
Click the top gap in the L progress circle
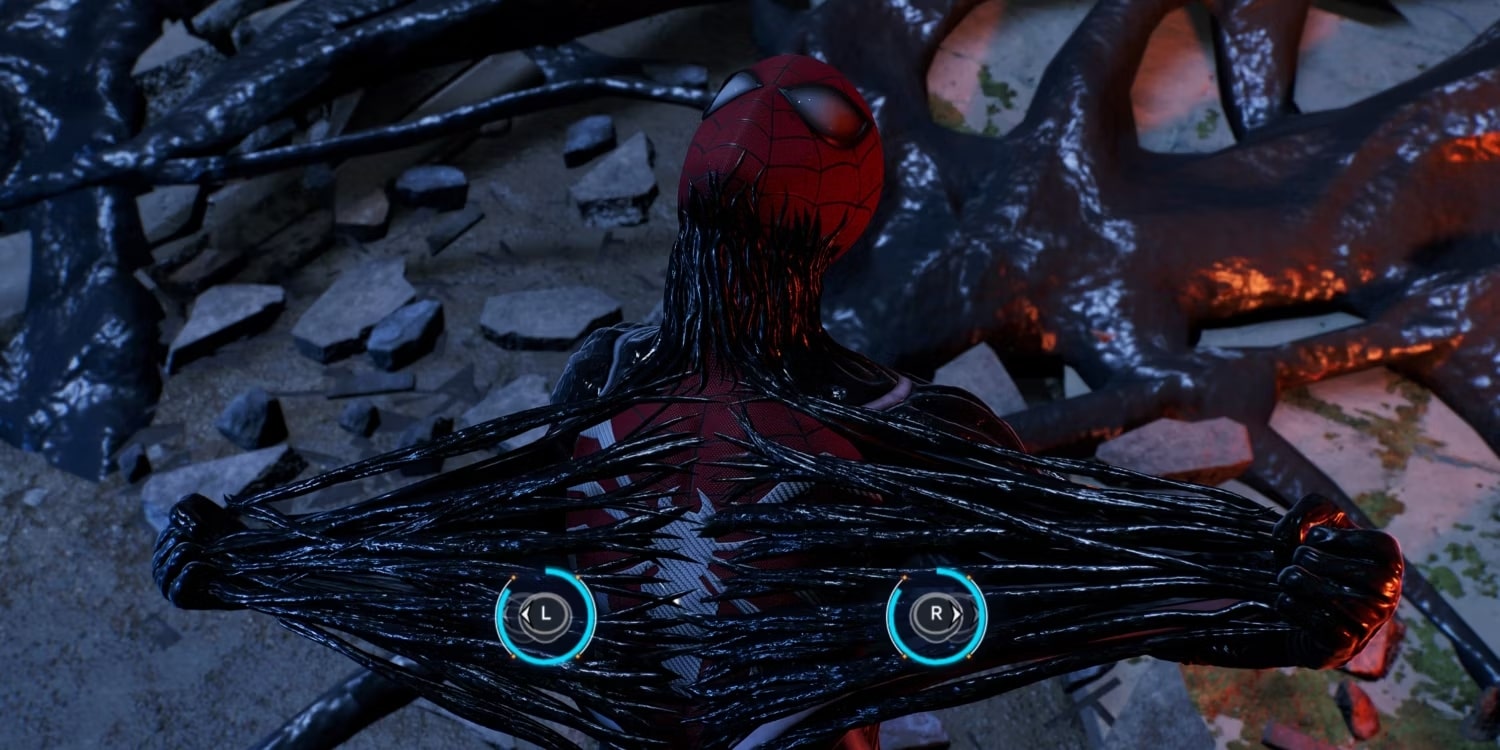pyautogui.click(x=528, y=572)
